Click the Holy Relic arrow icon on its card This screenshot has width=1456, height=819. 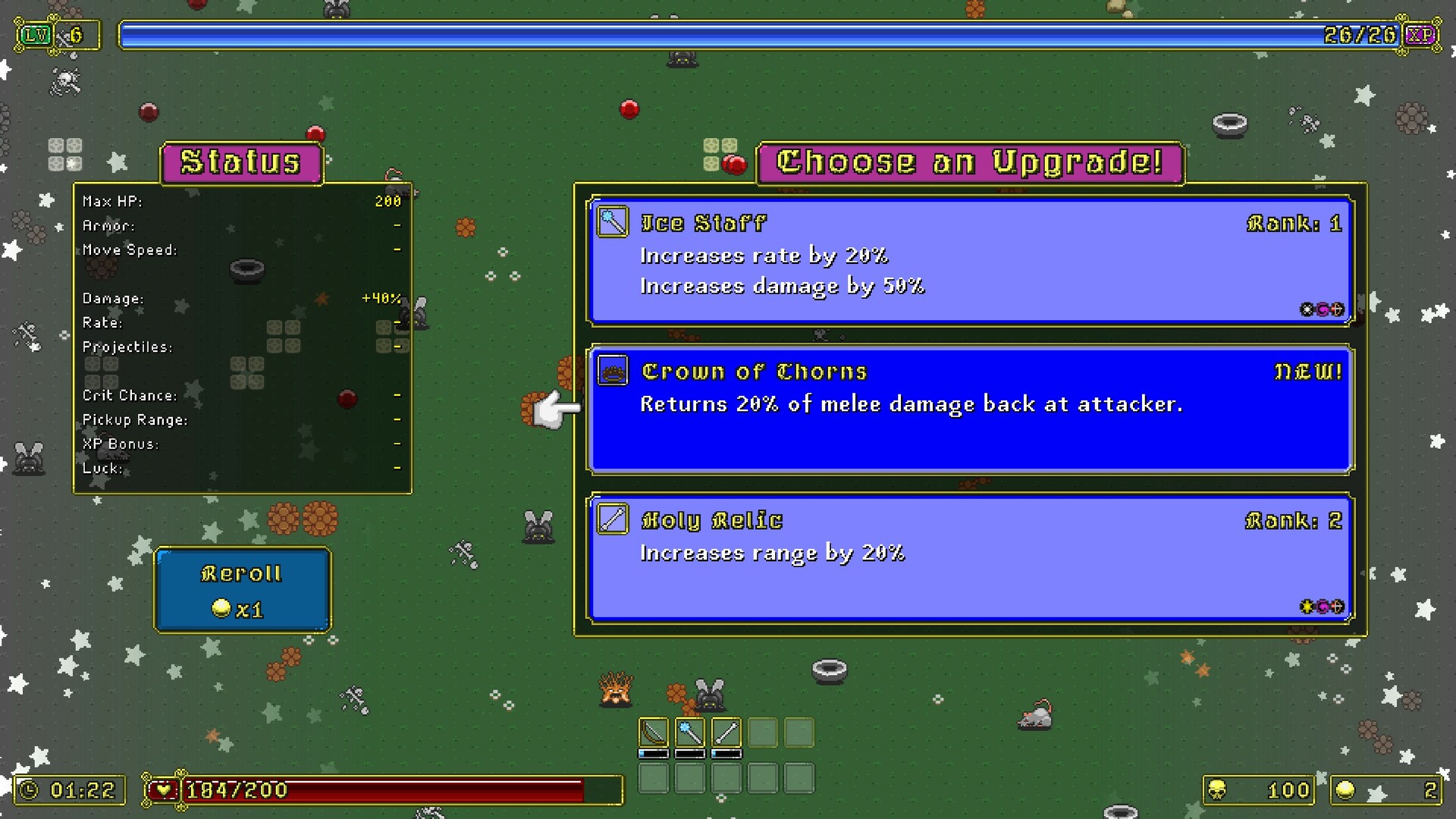tap(613, 519)
